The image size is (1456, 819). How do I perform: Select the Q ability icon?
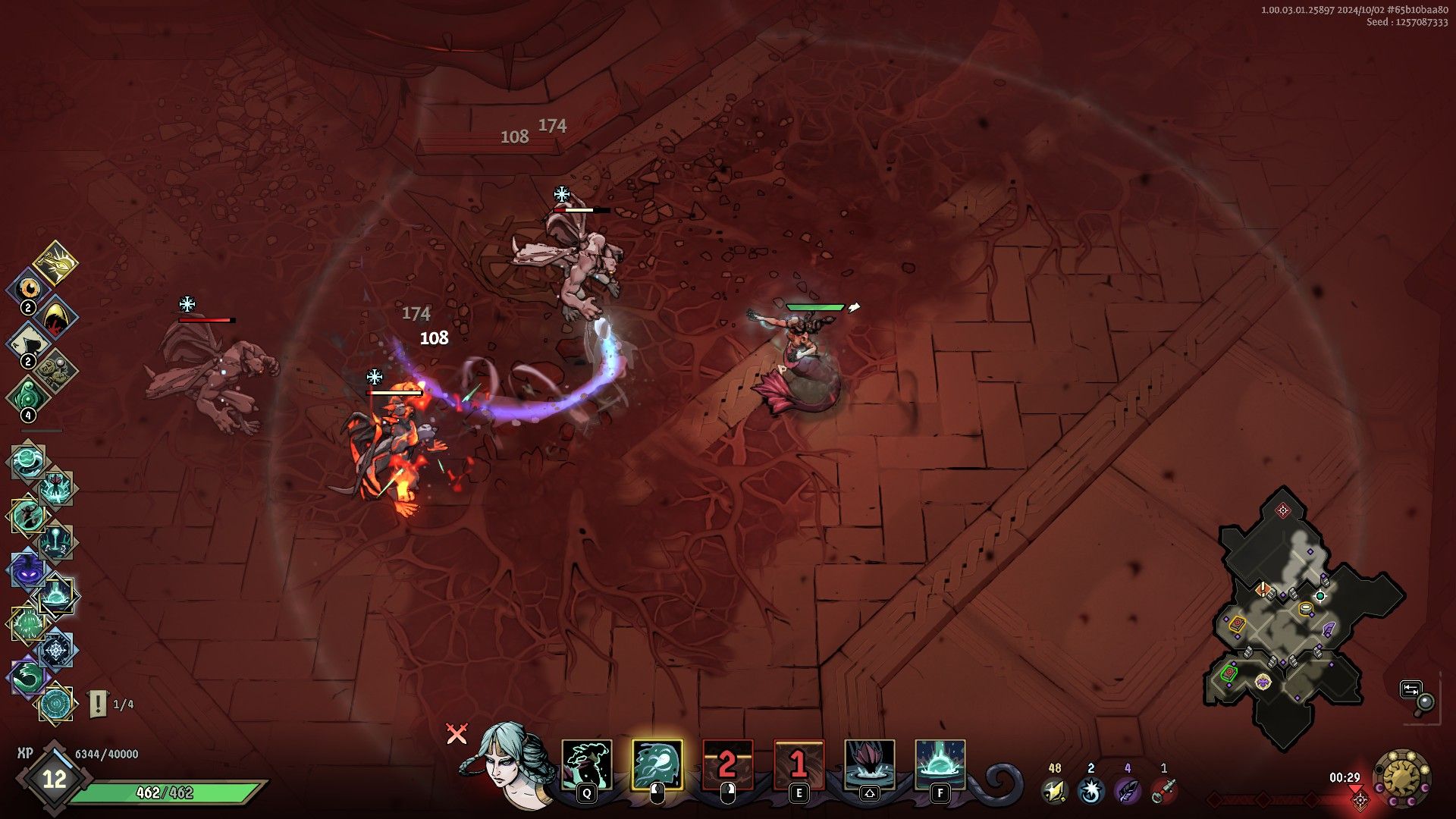coord(586,764)
